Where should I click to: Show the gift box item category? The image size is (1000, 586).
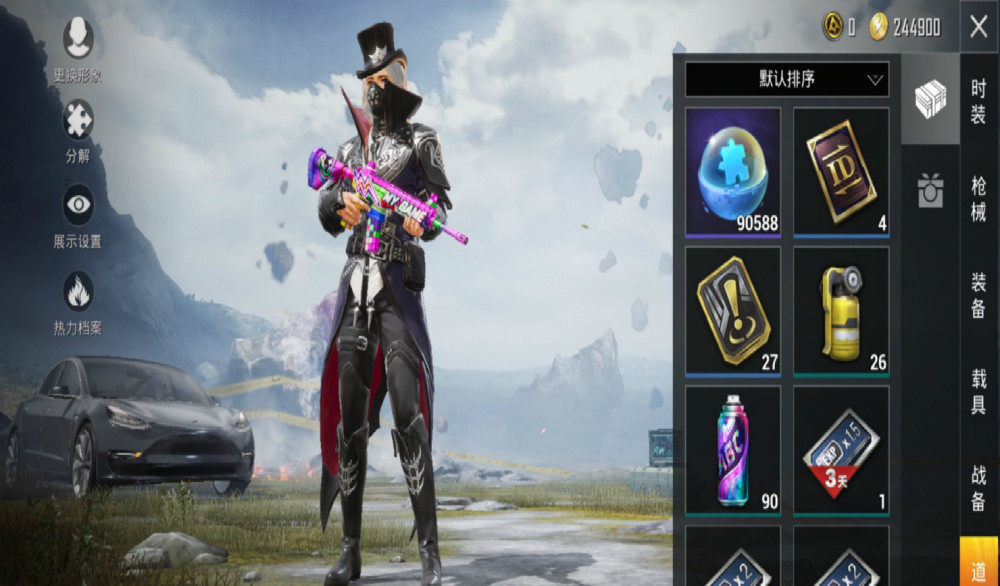(930, 190)
